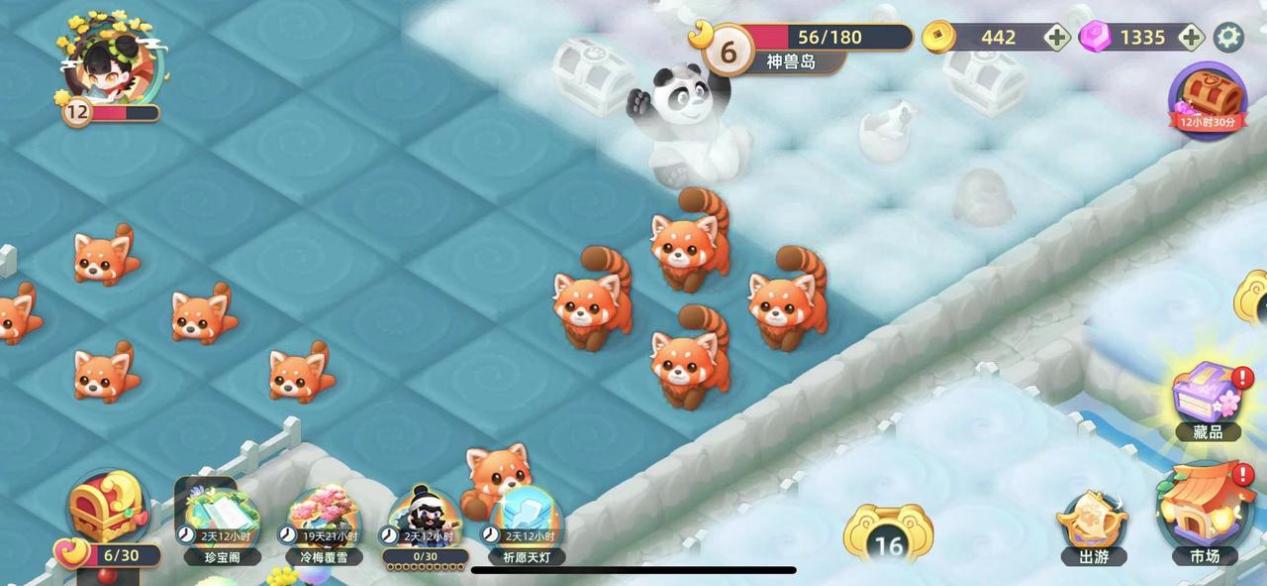Tap the level 6 神兽岛 island badge
The height and width of the screenshot is (586, 1267).
730,50
